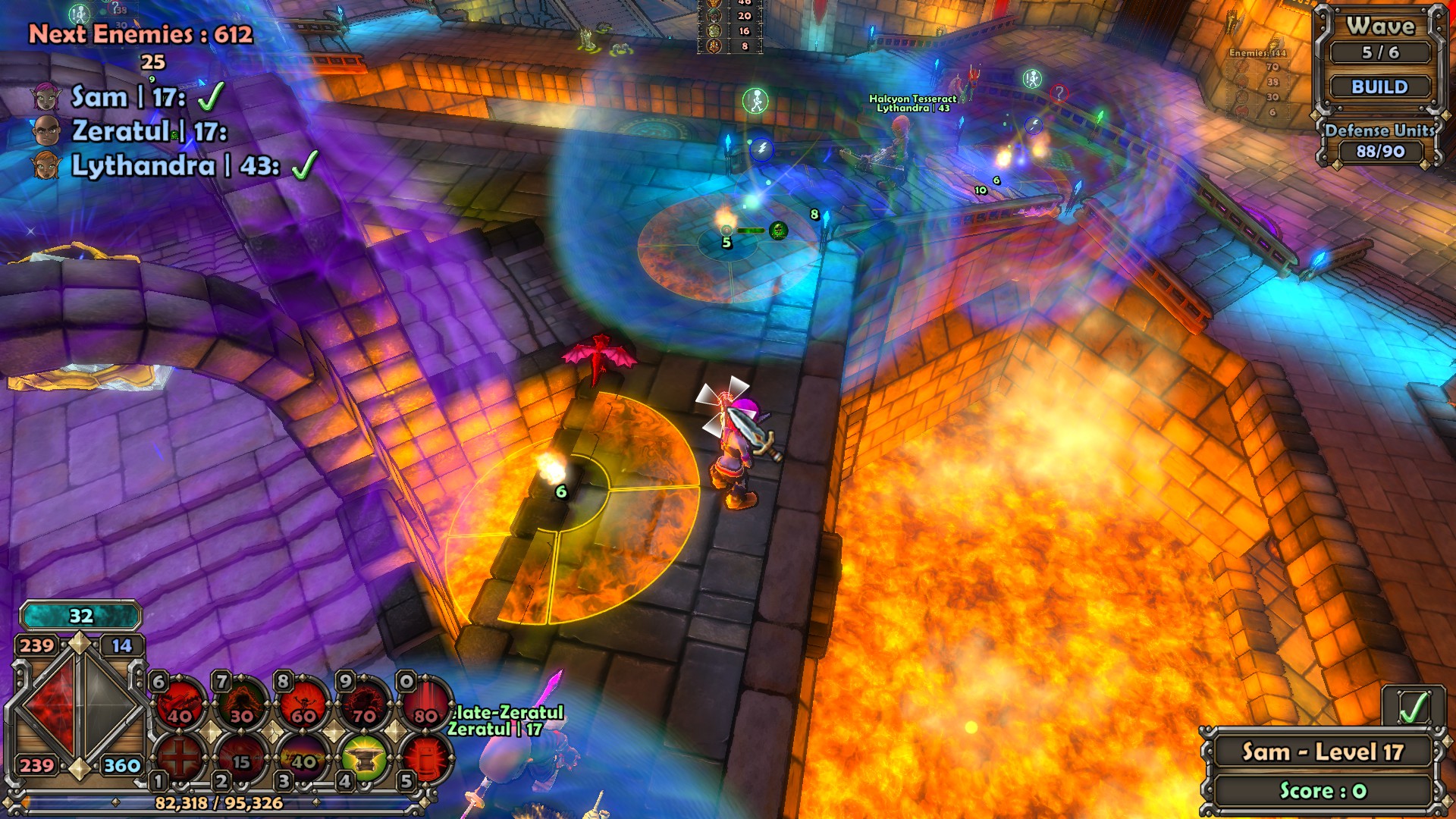Screen dimensions: 1456x819
Task: Select the 60-mana tower in slot 8
Action: click(x=303, y=703)
